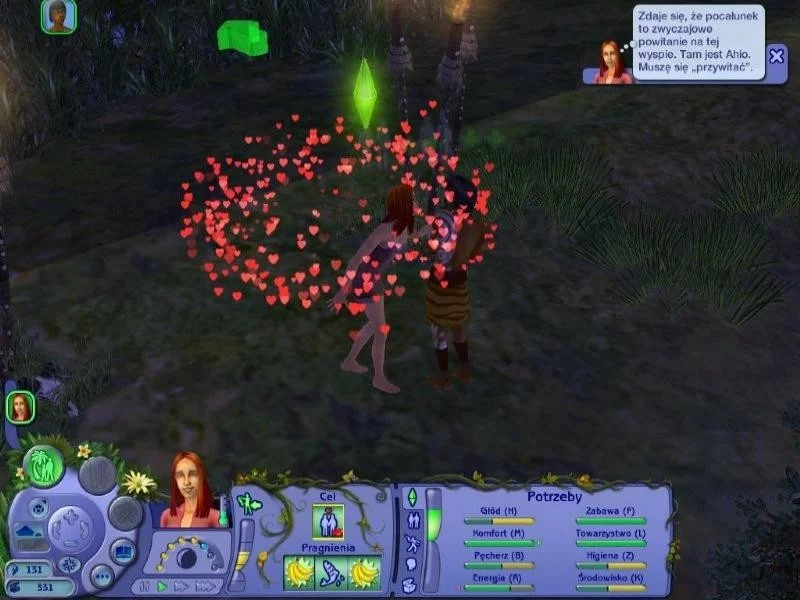Activate Live mode button with palm tree
Viewport: 800px width, 600px height.
click(43, 467)
